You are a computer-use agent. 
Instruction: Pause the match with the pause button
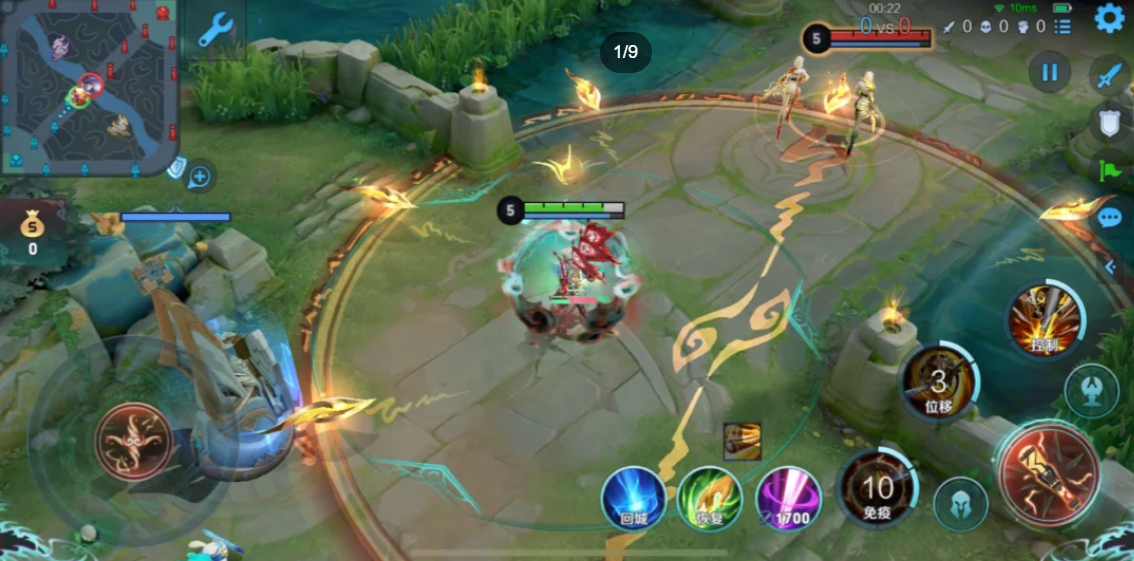1049,72
